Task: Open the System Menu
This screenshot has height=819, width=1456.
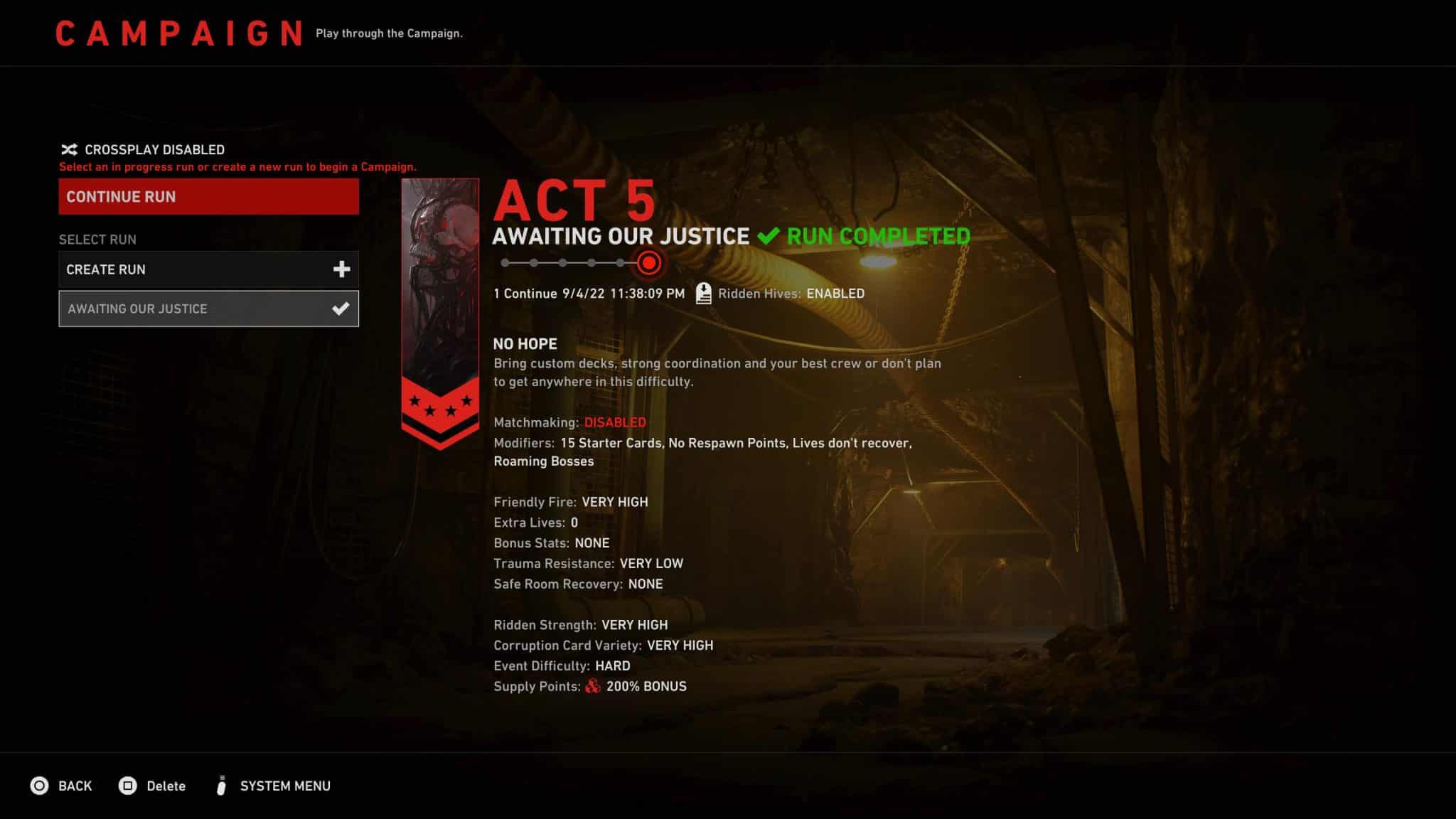Action: point(274,786)
